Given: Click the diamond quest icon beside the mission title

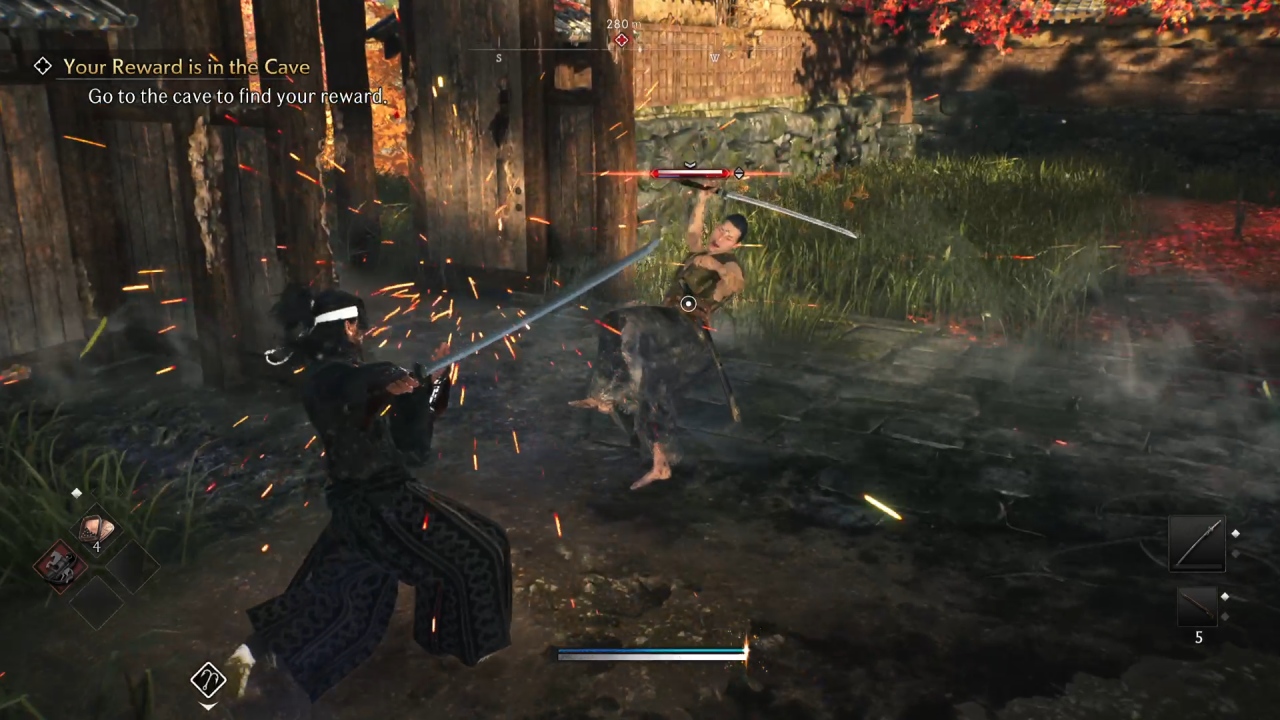Looking at the screenshot, I should click(x=43, y=66).
